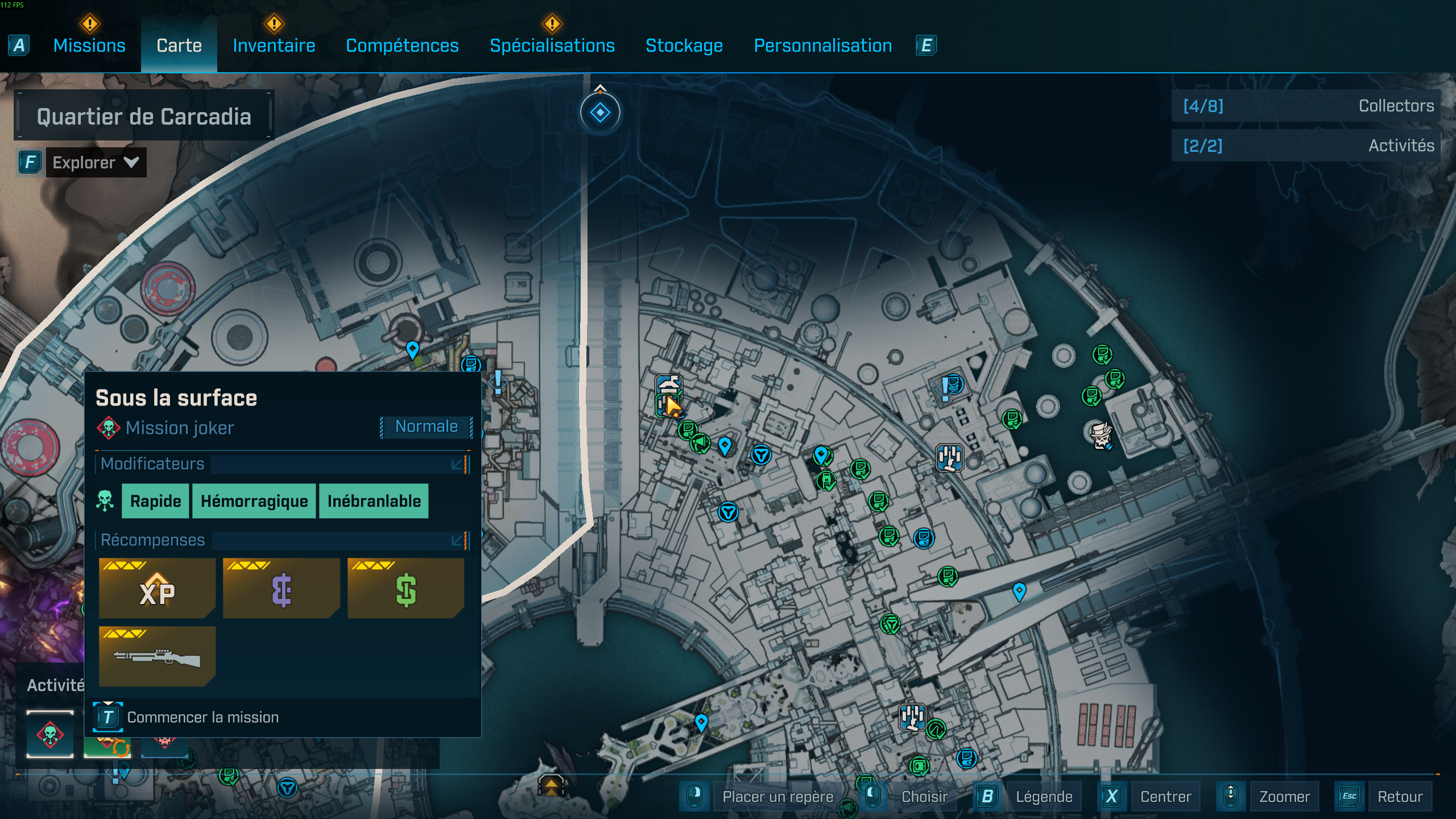Open the Missions tab

point(89,45)
